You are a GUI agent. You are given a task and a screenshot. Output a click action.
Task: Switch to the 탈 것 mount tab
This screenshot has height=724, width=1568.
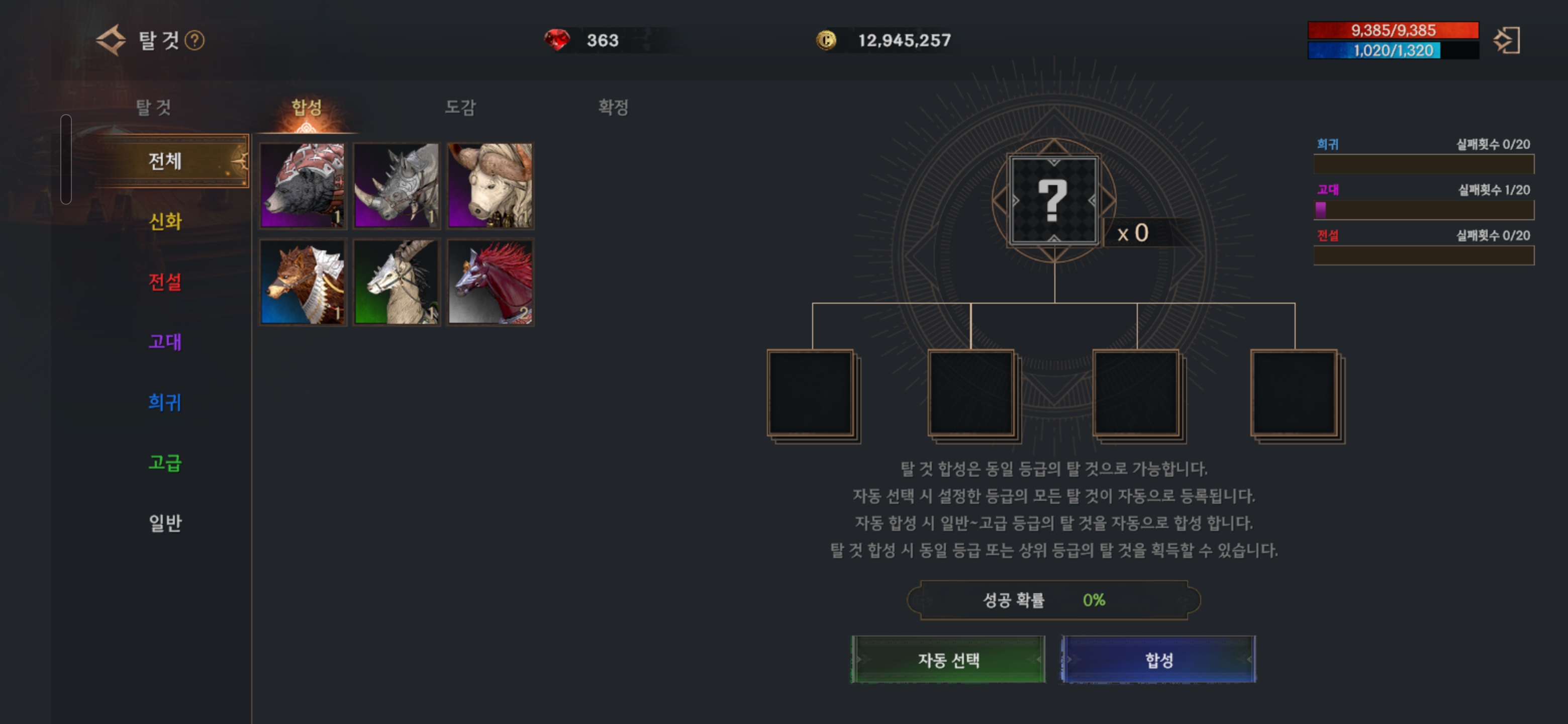153,107
